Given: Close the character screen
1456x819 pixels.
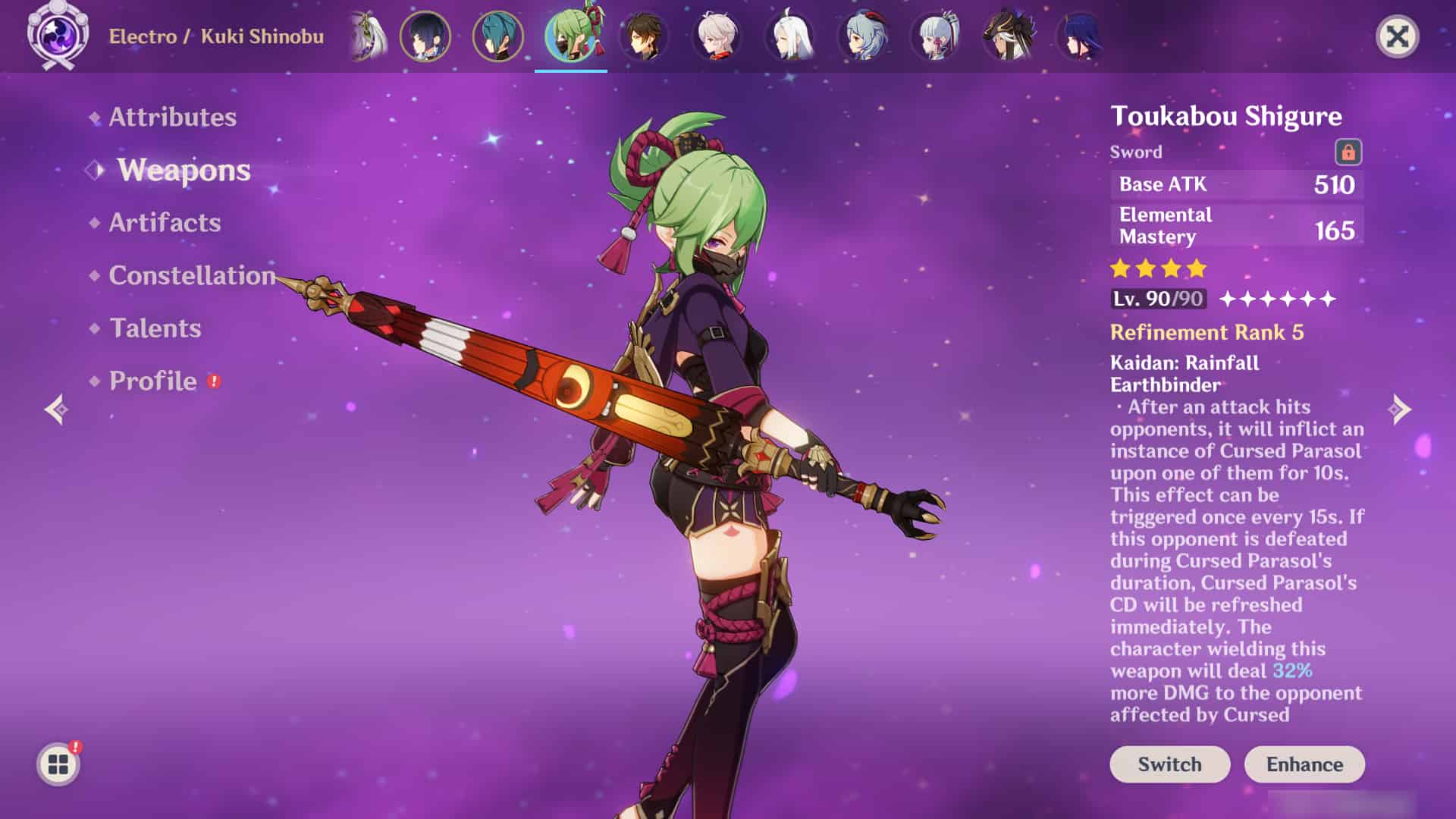Looking at the screenshot, I should [1397, 36].
